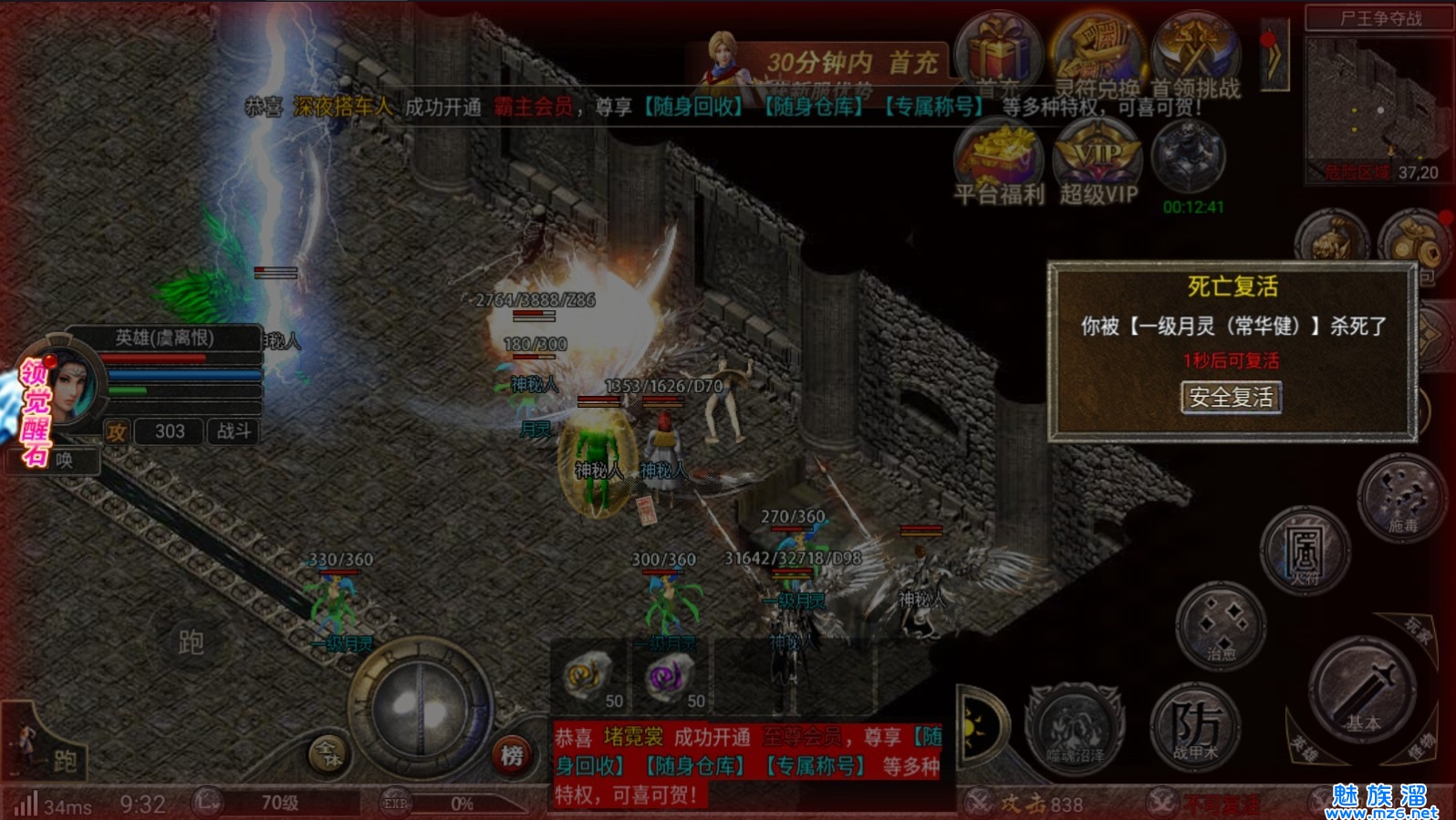The height and width of the screenshot is (820, 1456).
Task: Open the 灵符兑换 exchange icon
Action: pyautogui.click(x=1097, y=53)
